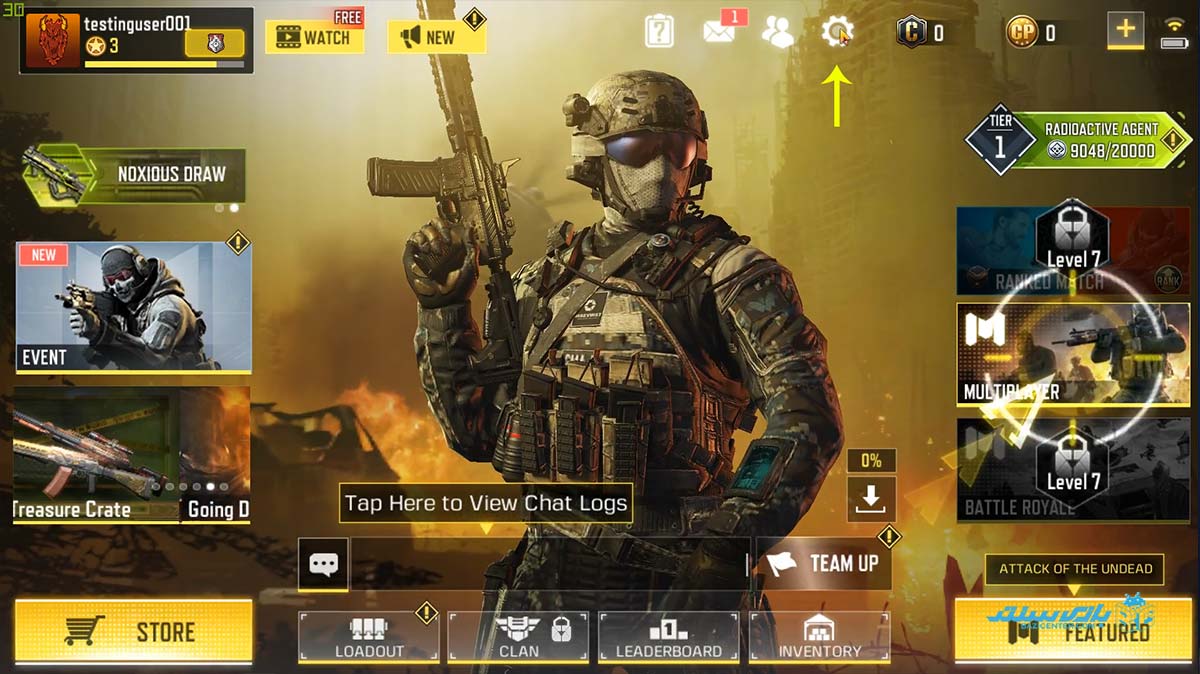Open the Noxious Draw banner
Viewport: 1200px width, 674px height.
click(137, 174)
